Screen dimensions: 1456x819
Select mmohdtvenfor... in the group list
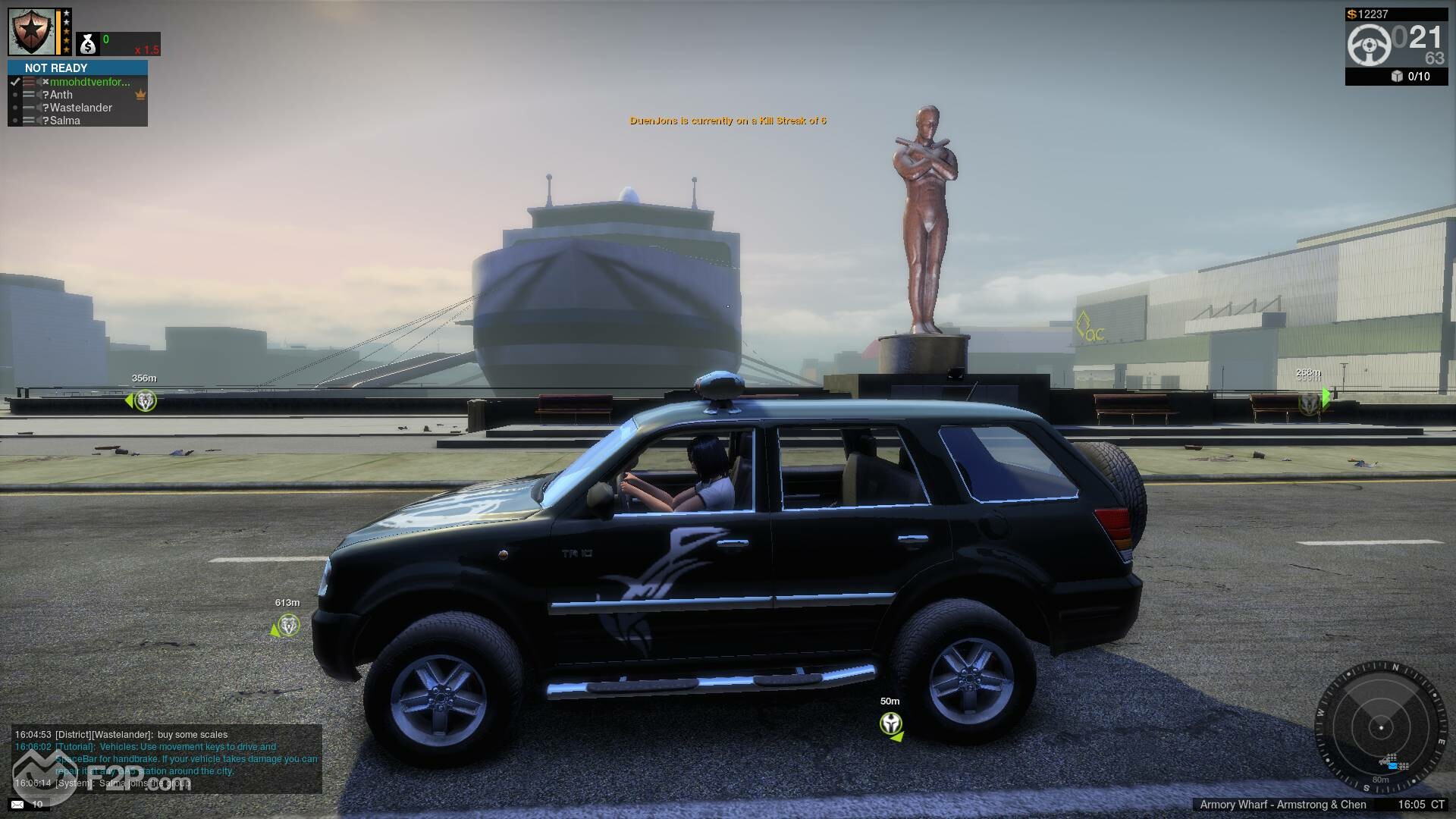pyautogui.click(x=89, y=82)
